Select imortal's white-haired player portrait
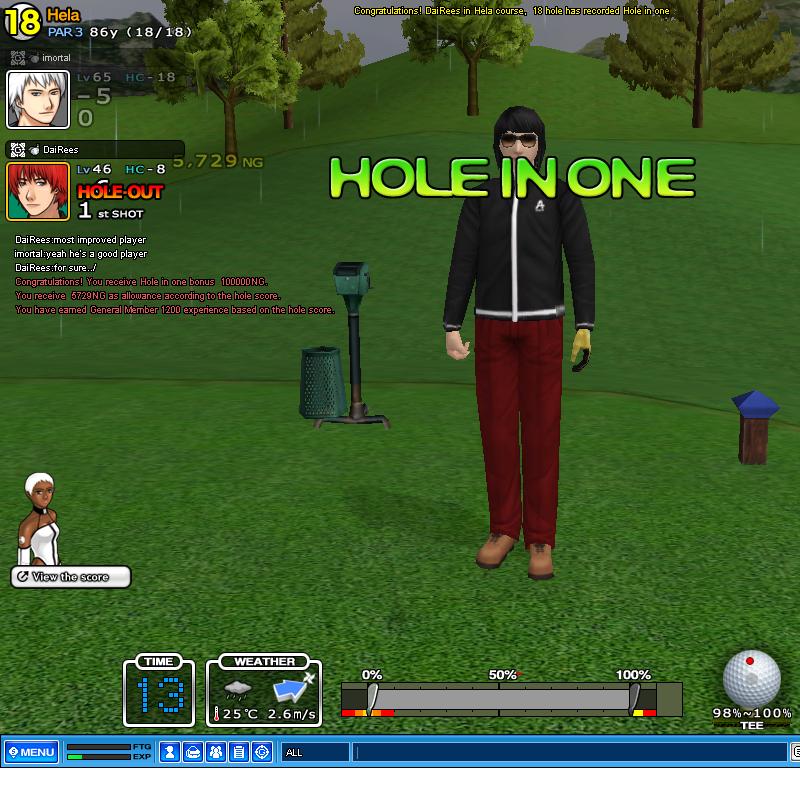800x800 pixels. [38, 100]
